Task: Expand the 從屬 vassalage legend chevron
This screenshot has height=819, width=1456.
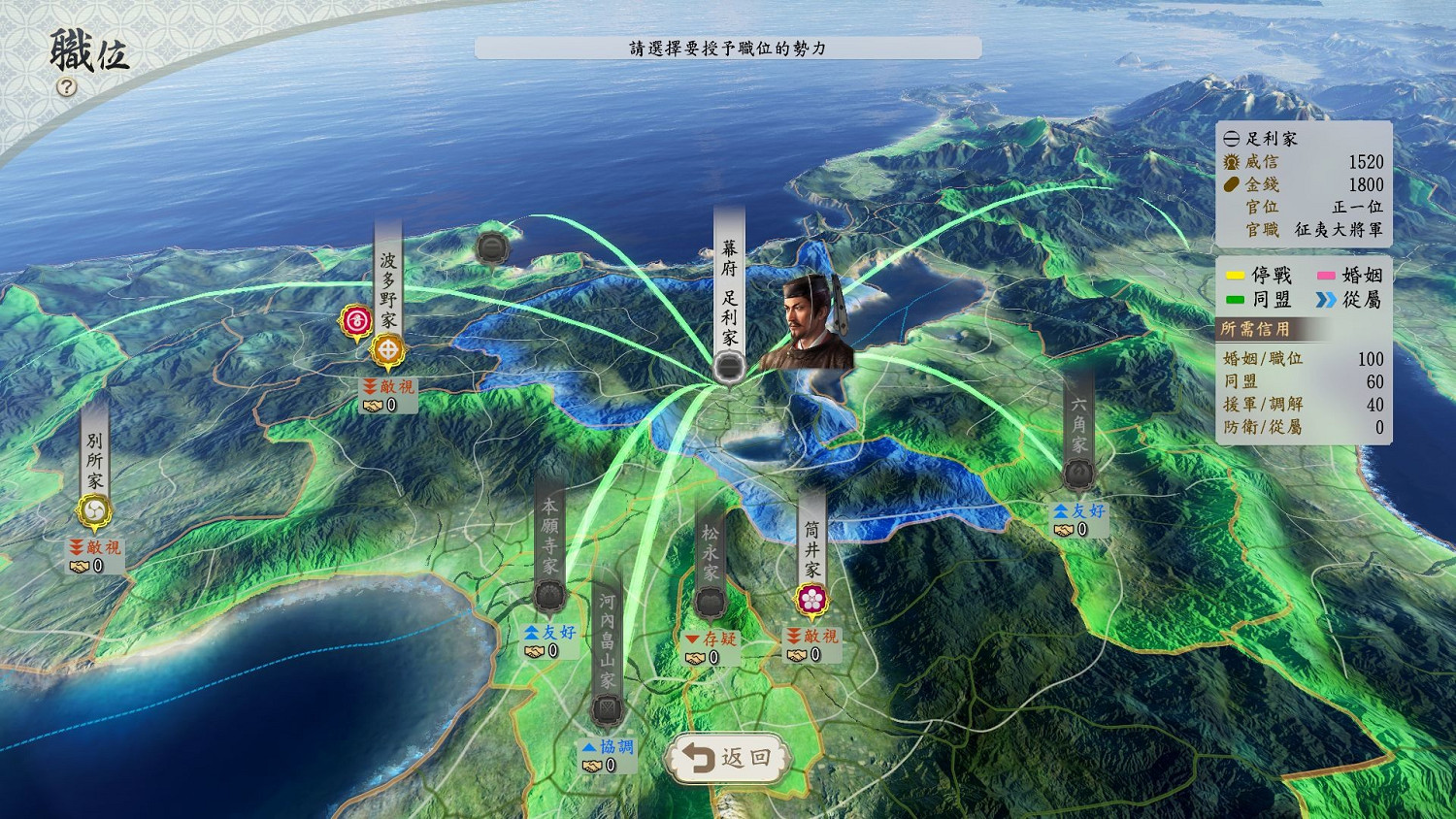Action: pos(1351,301)
